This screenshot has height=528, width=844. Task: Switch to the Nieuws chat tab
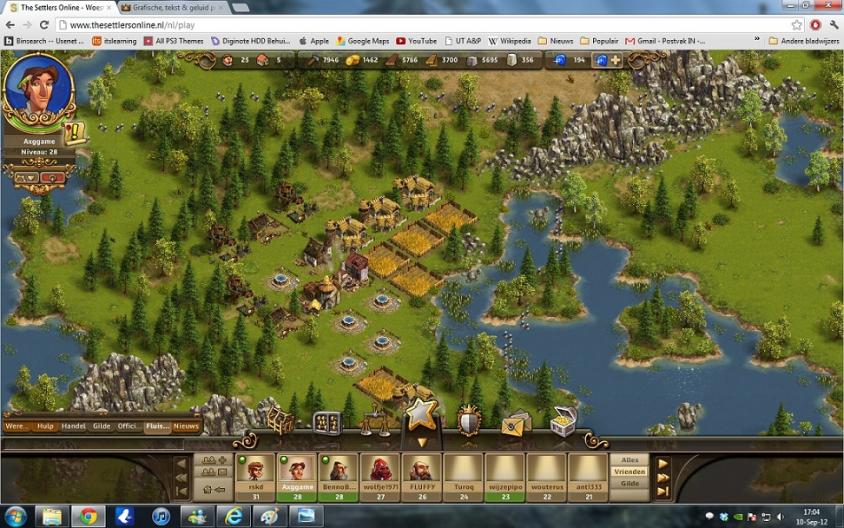[x=186, y=426]
